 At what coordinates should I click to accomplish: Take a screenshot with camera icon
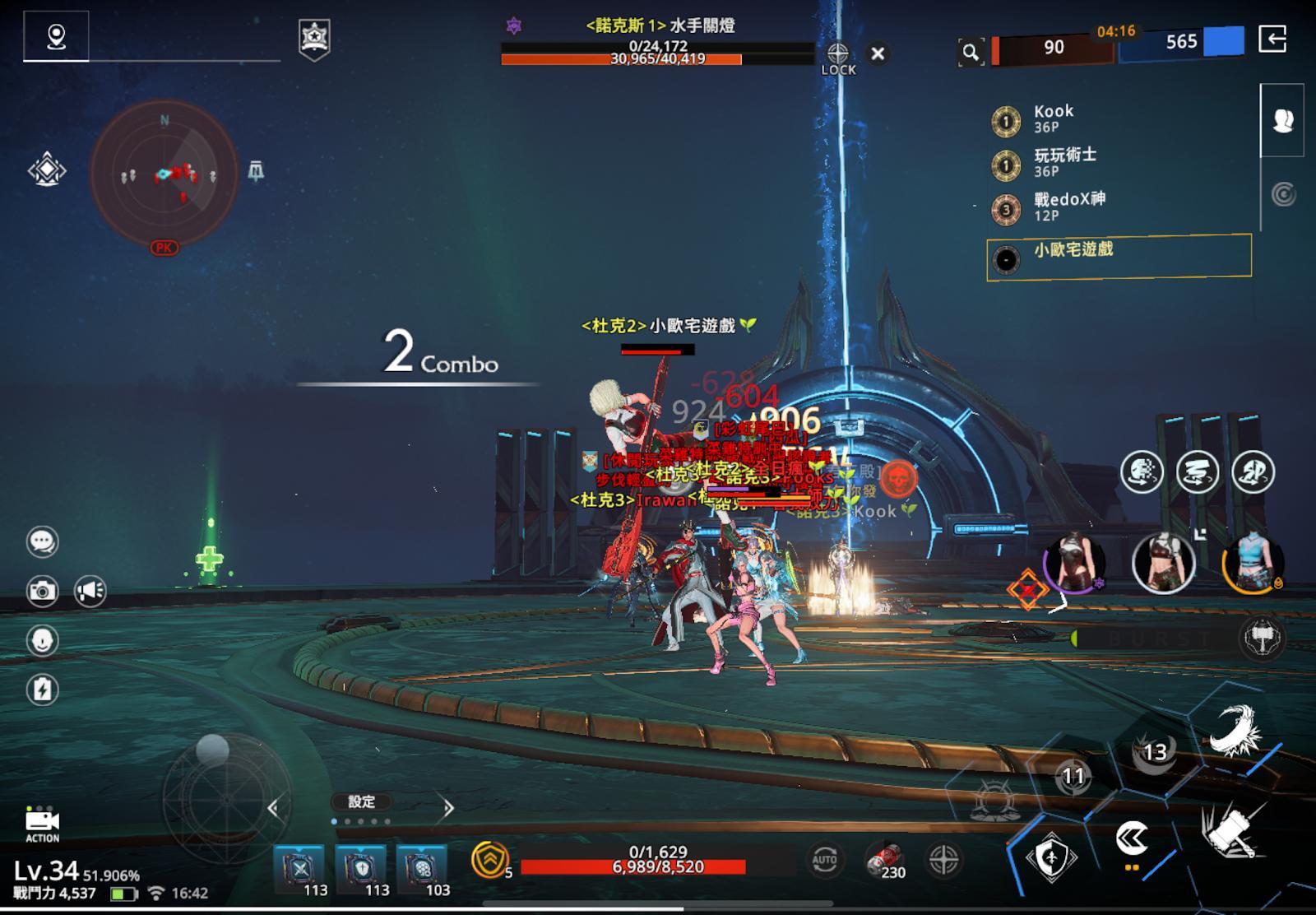[x=42, y=591]
